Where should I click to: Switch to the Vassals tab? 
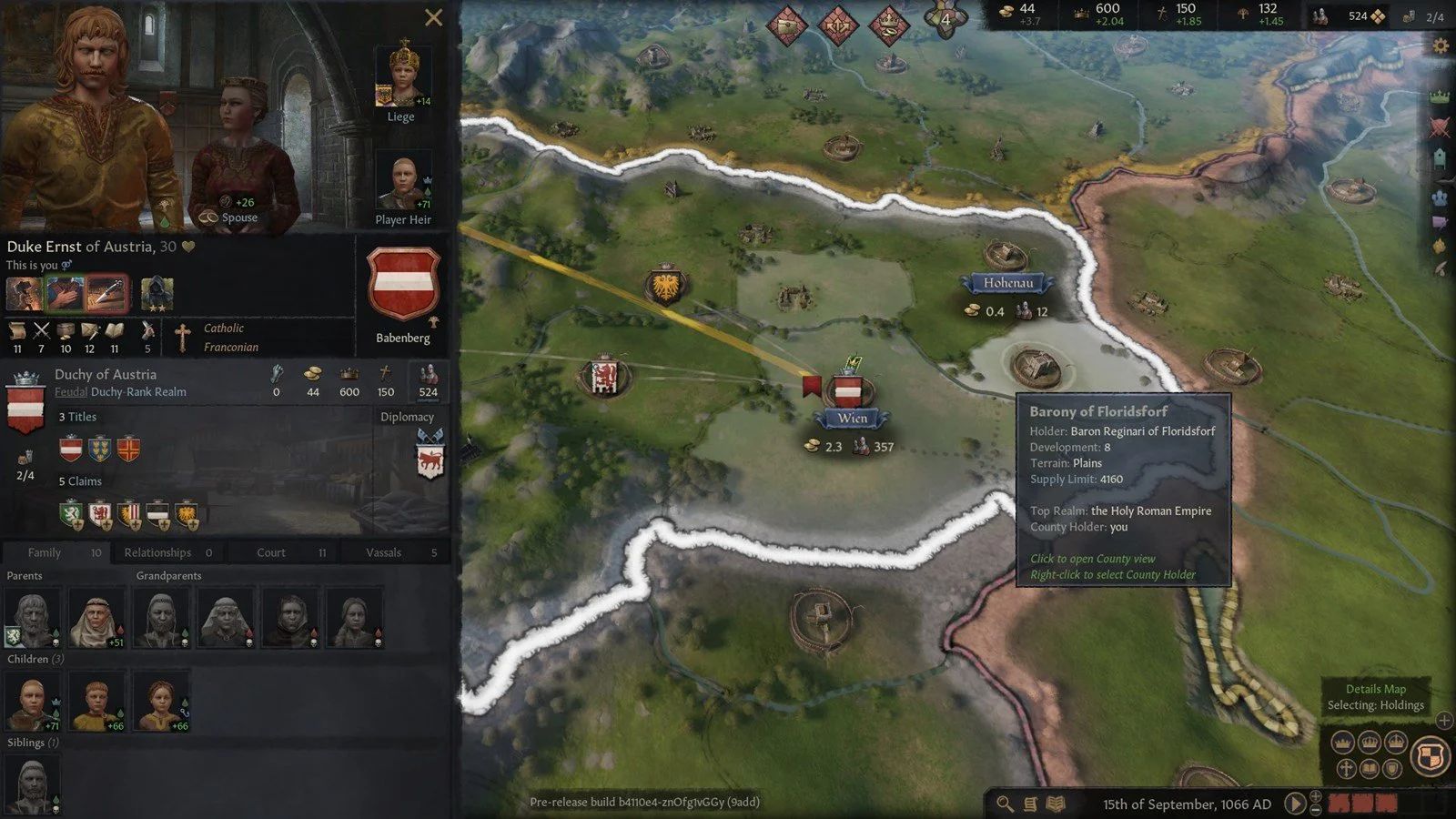point(383,552)
